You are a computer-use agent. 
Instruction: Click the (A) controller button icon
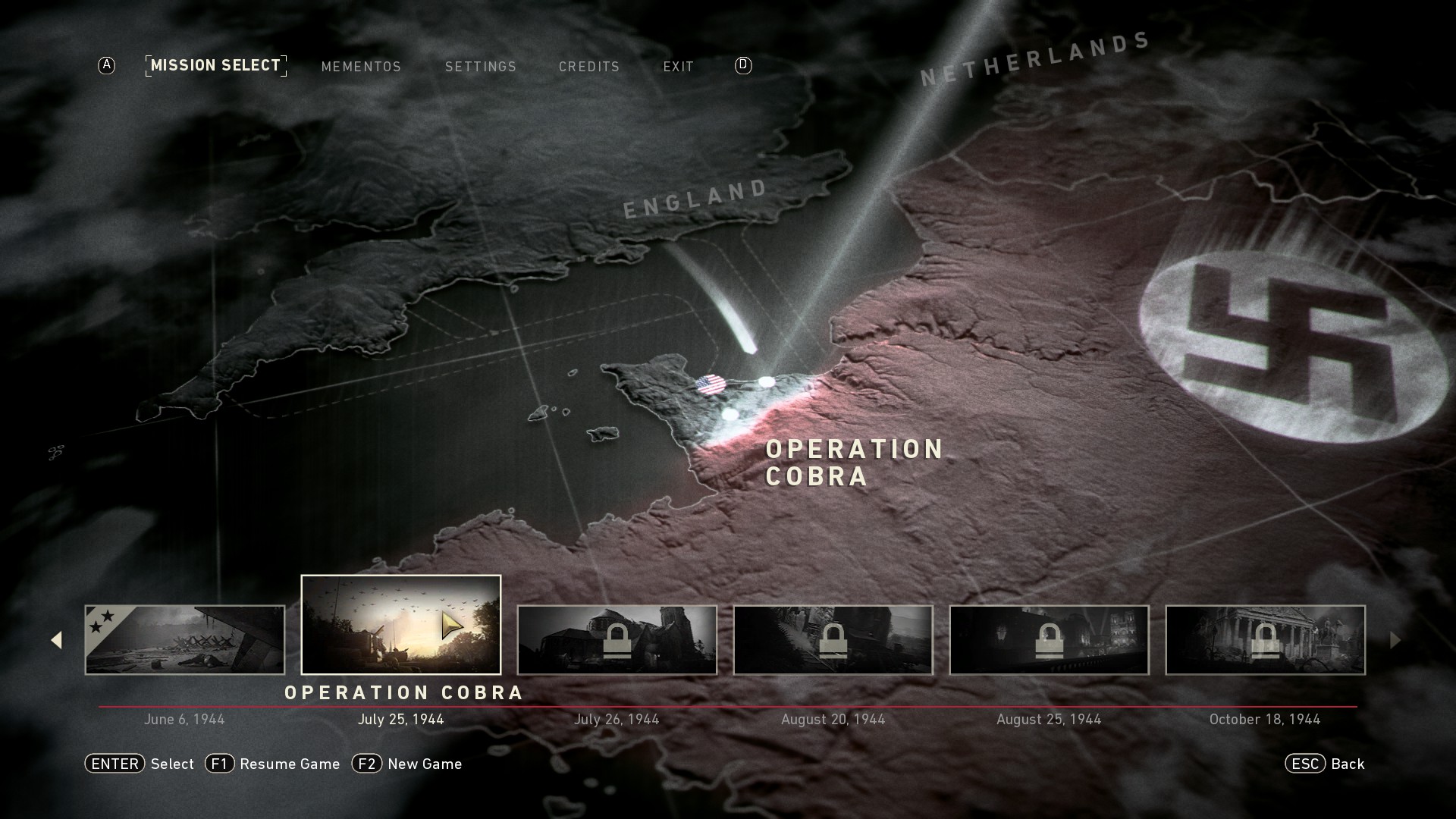pos(105,66)
